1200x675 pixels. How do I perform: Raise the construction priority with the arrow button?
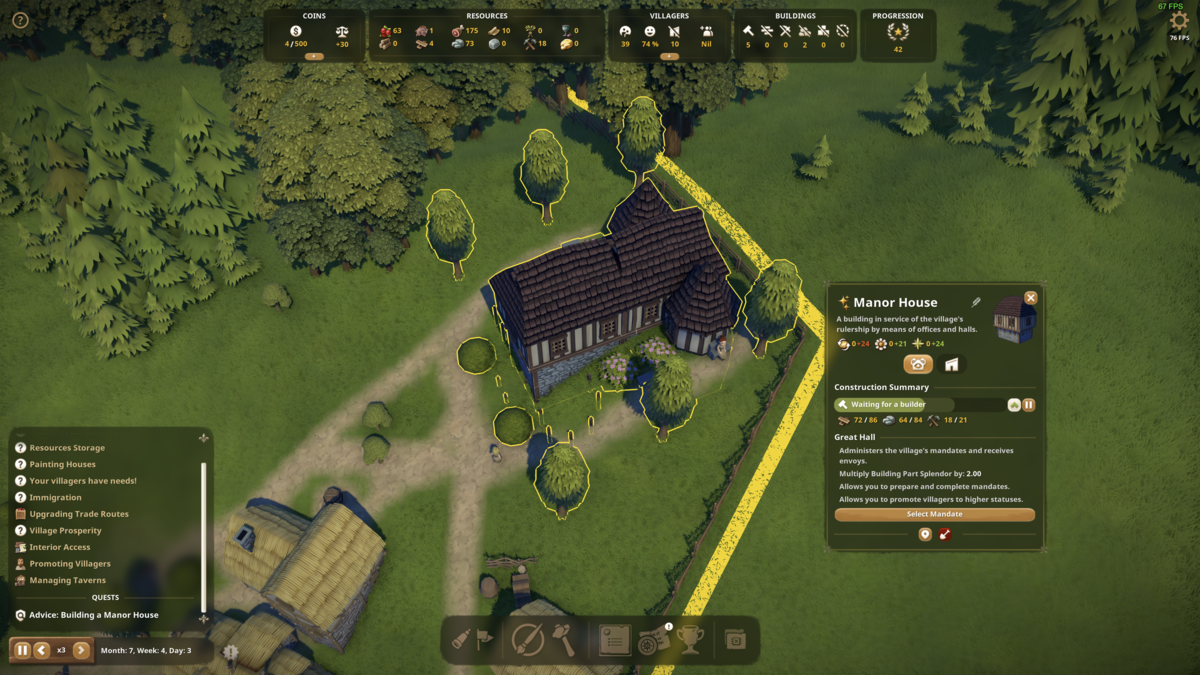pyautogui.click(x=1014, y=405)
